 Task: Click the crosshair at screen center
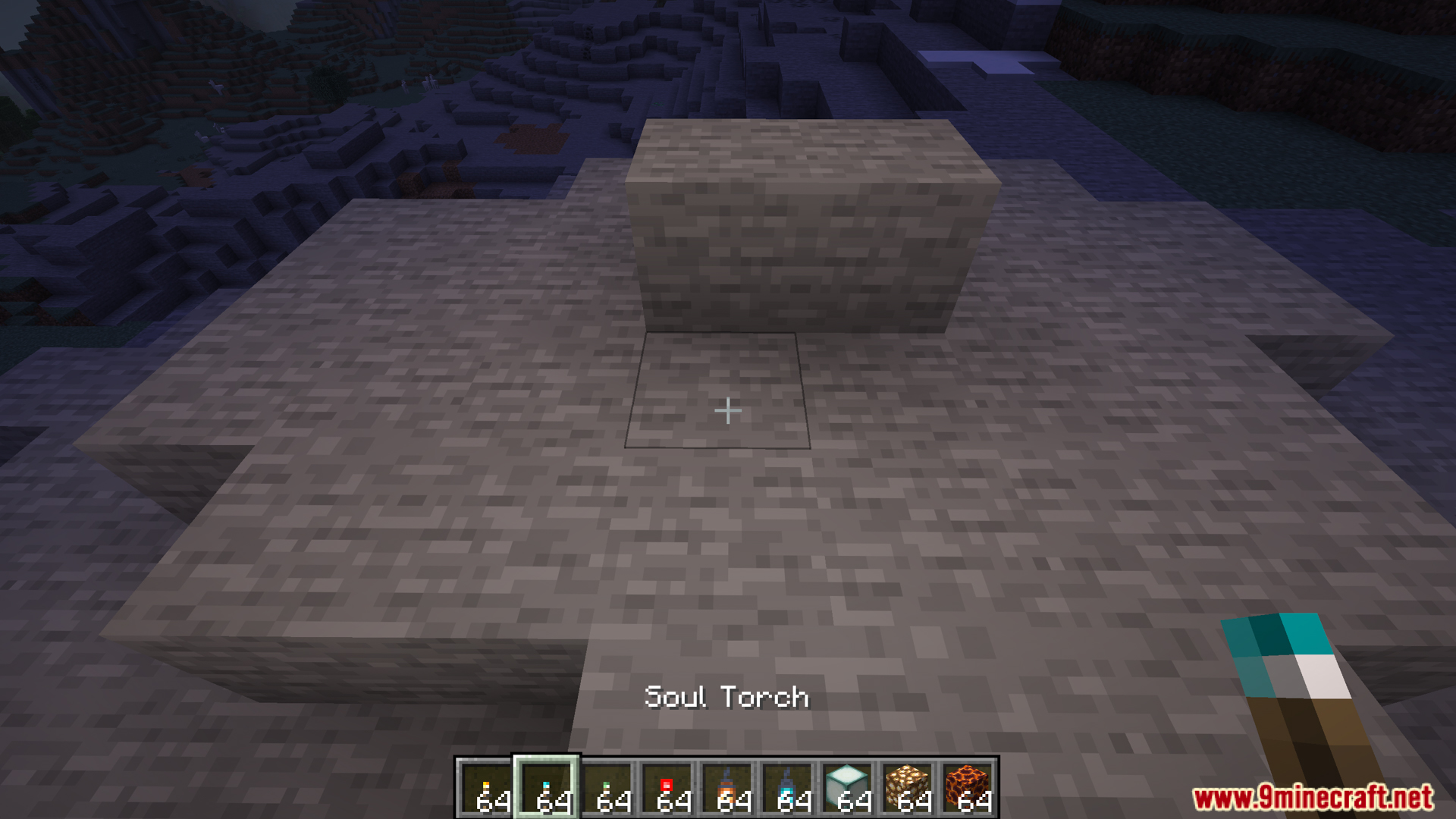point(727,409)
